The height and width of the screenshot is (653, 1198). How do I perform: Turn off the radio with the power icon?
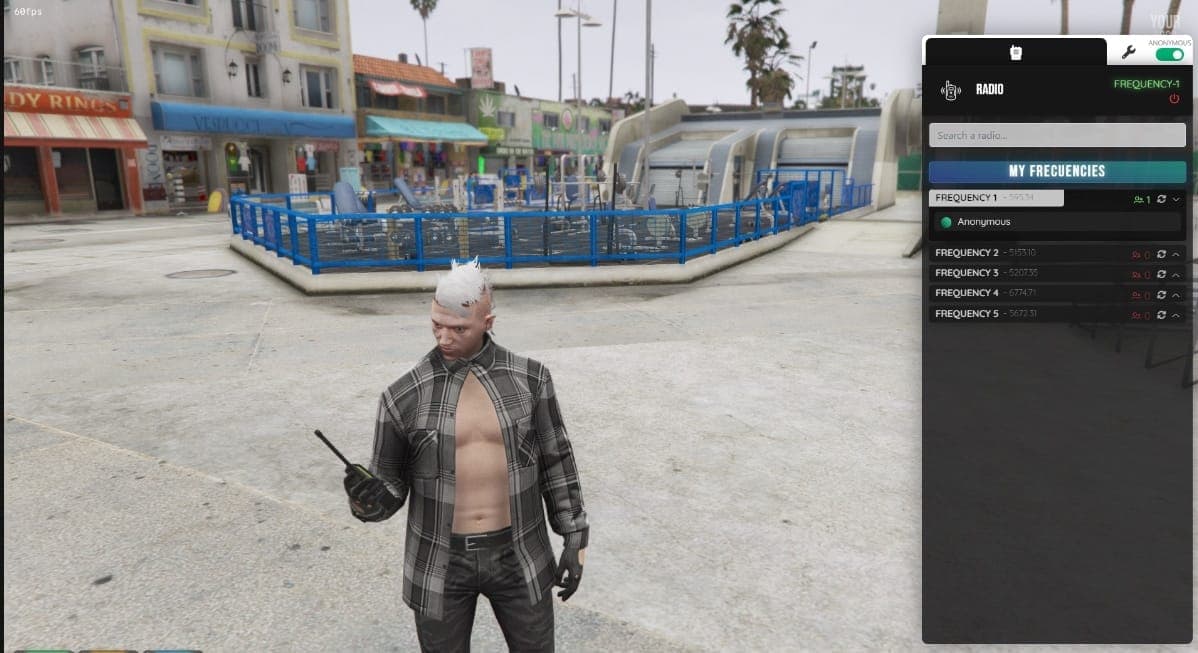[x=1174, y=98]
